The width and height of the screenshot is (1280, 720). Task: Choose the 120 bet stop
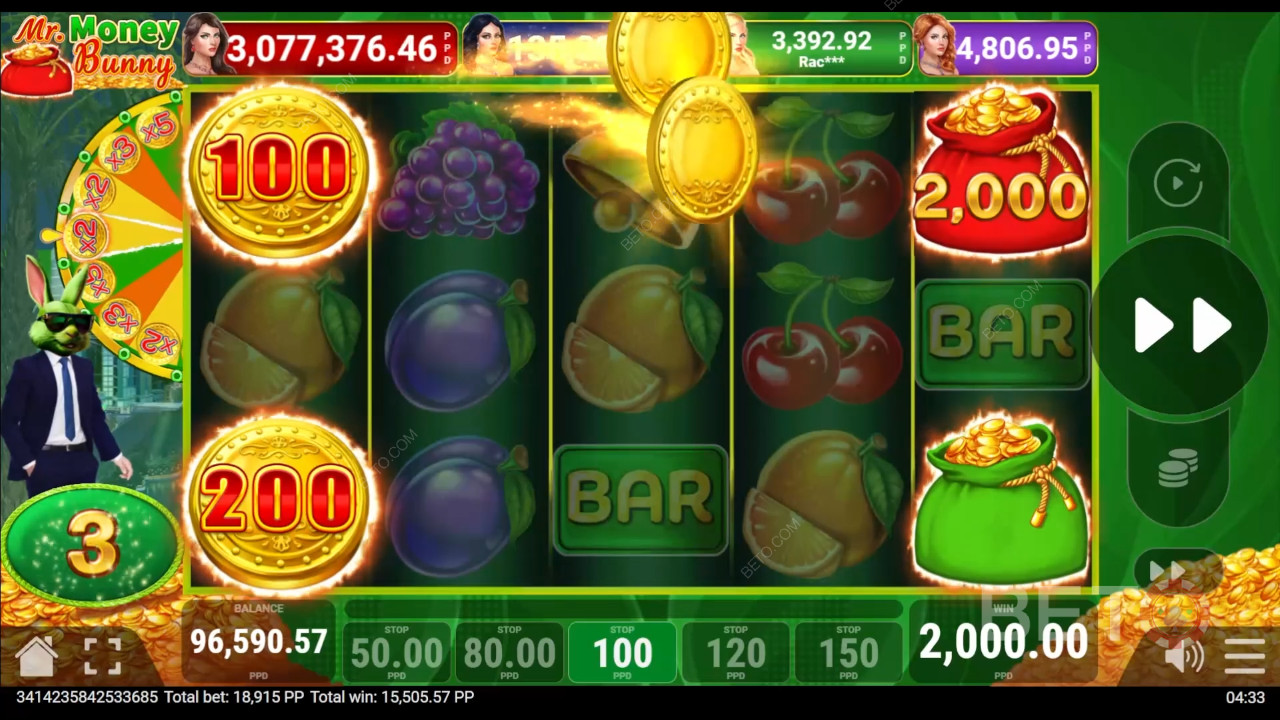pyautogui.click(x=735, y=652)
